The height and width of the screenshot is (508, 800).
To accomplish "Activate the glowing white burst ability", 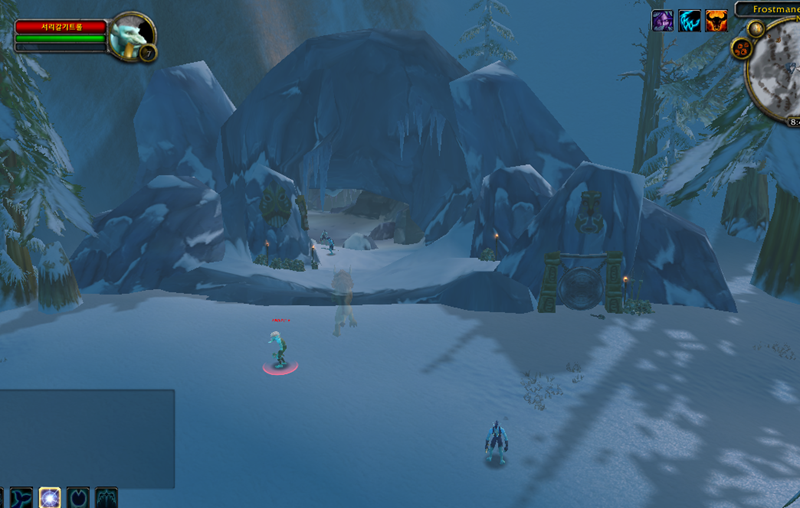I will click(50, 497).
